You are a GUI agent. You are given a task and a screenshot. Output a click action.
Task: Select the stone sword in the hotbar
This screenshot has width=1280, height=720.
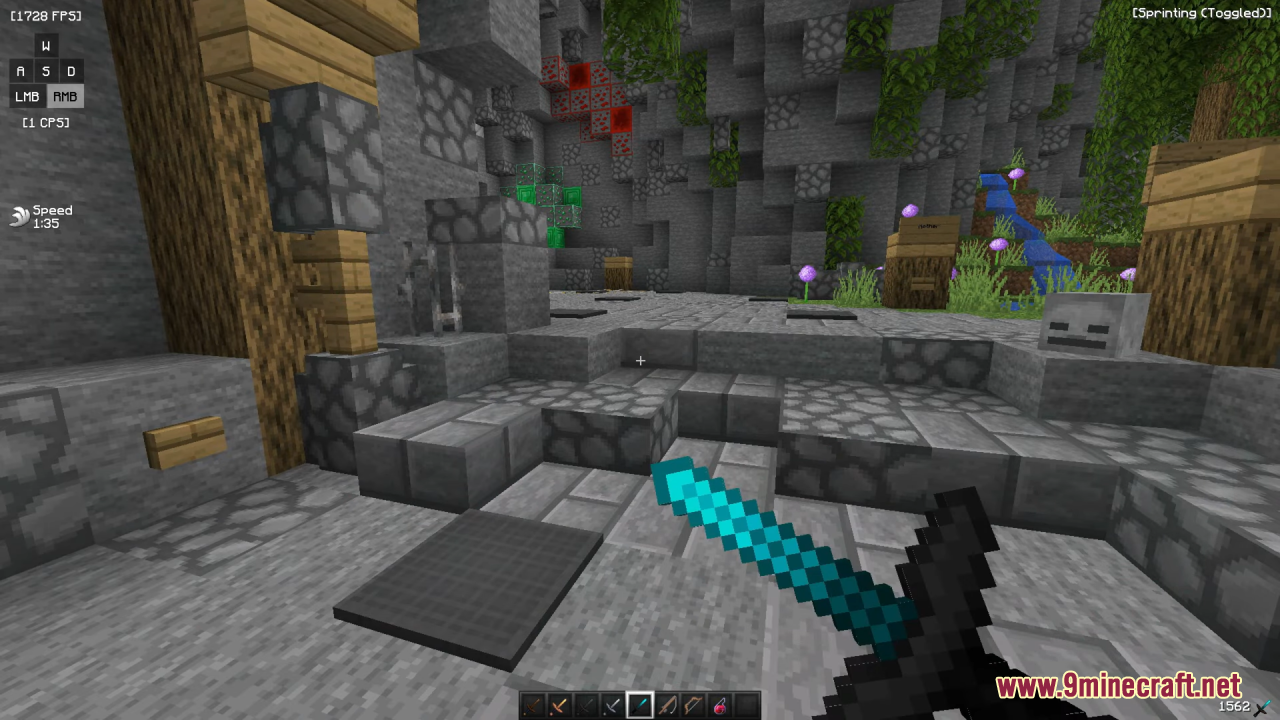tap(584, 706)
